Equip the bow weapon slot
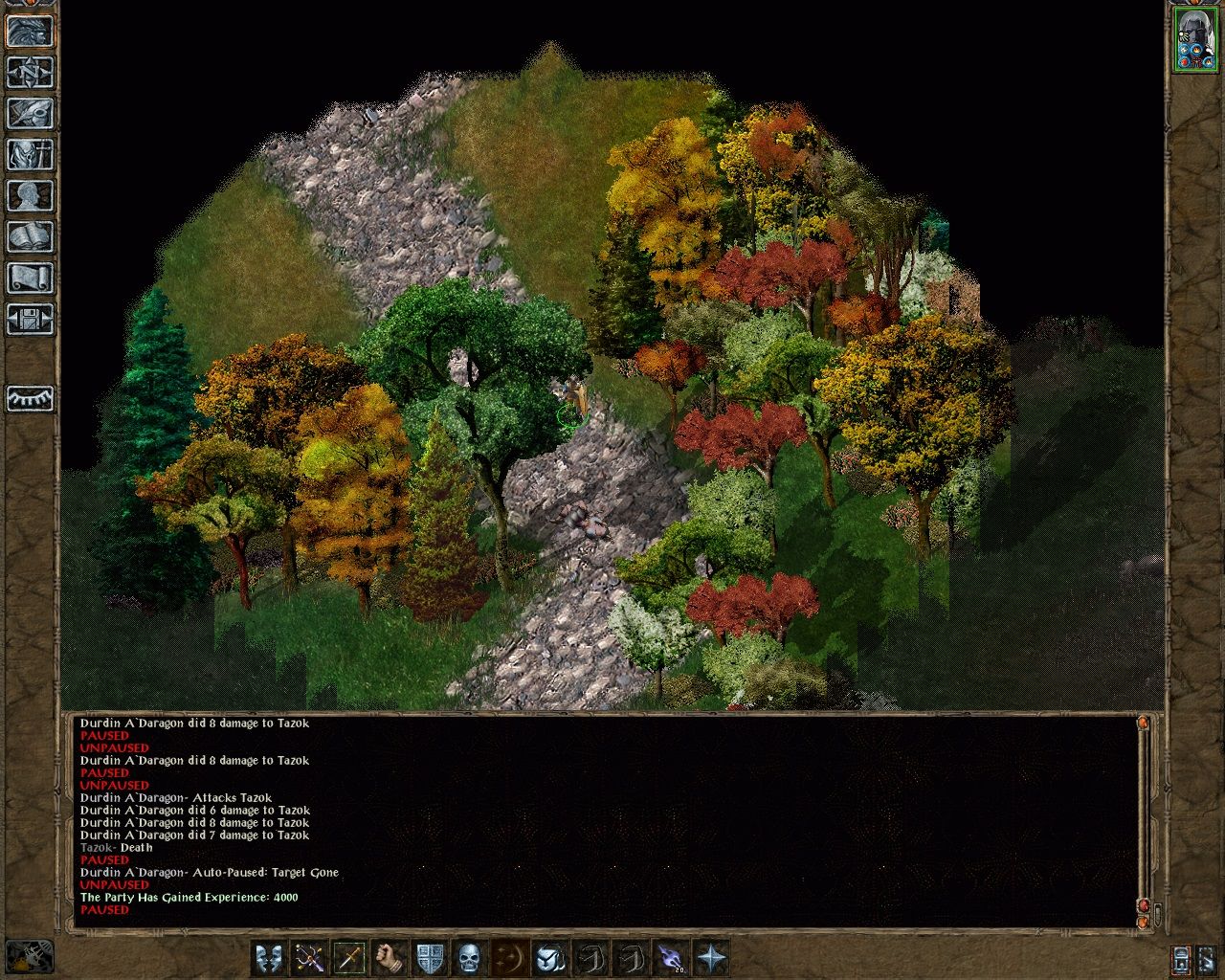This screenshot has width=1225, height=980. (309, 957)
